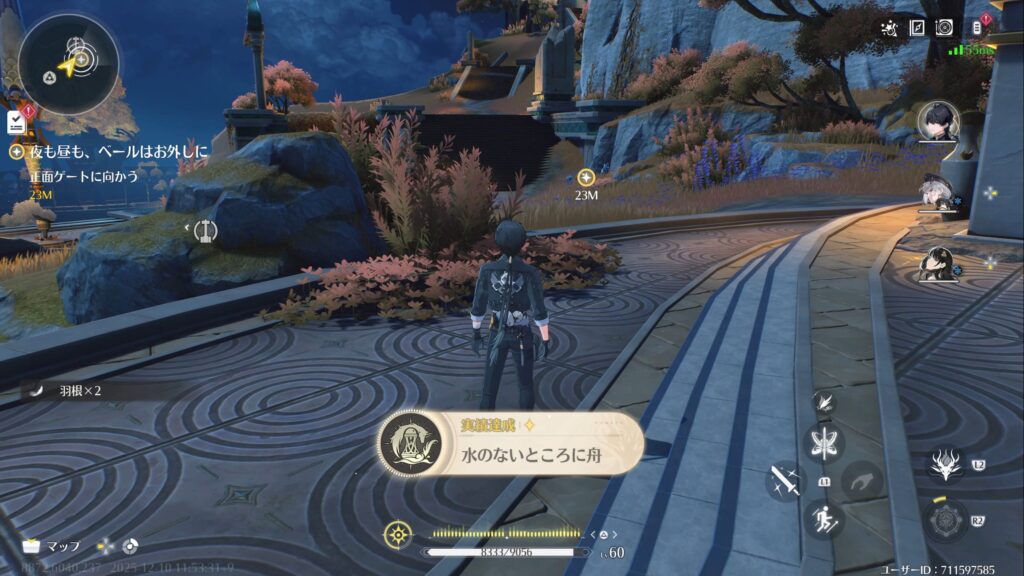Activate the butterfly sword skill

[x=825, y=443]
